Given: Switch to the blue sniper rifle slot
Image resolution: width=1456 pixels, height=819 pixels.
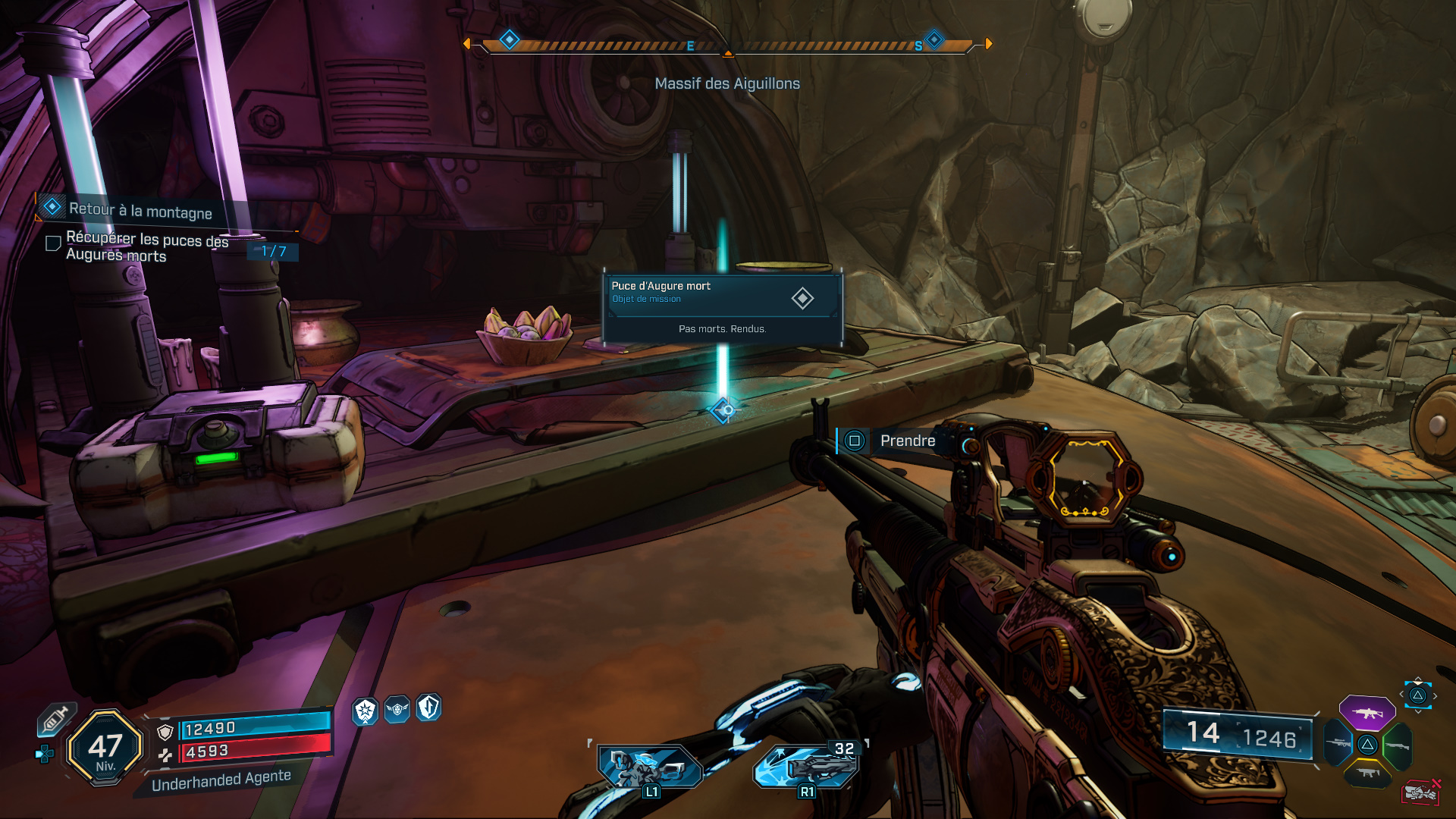Looking at the screenshot, I should point(1338,744).
